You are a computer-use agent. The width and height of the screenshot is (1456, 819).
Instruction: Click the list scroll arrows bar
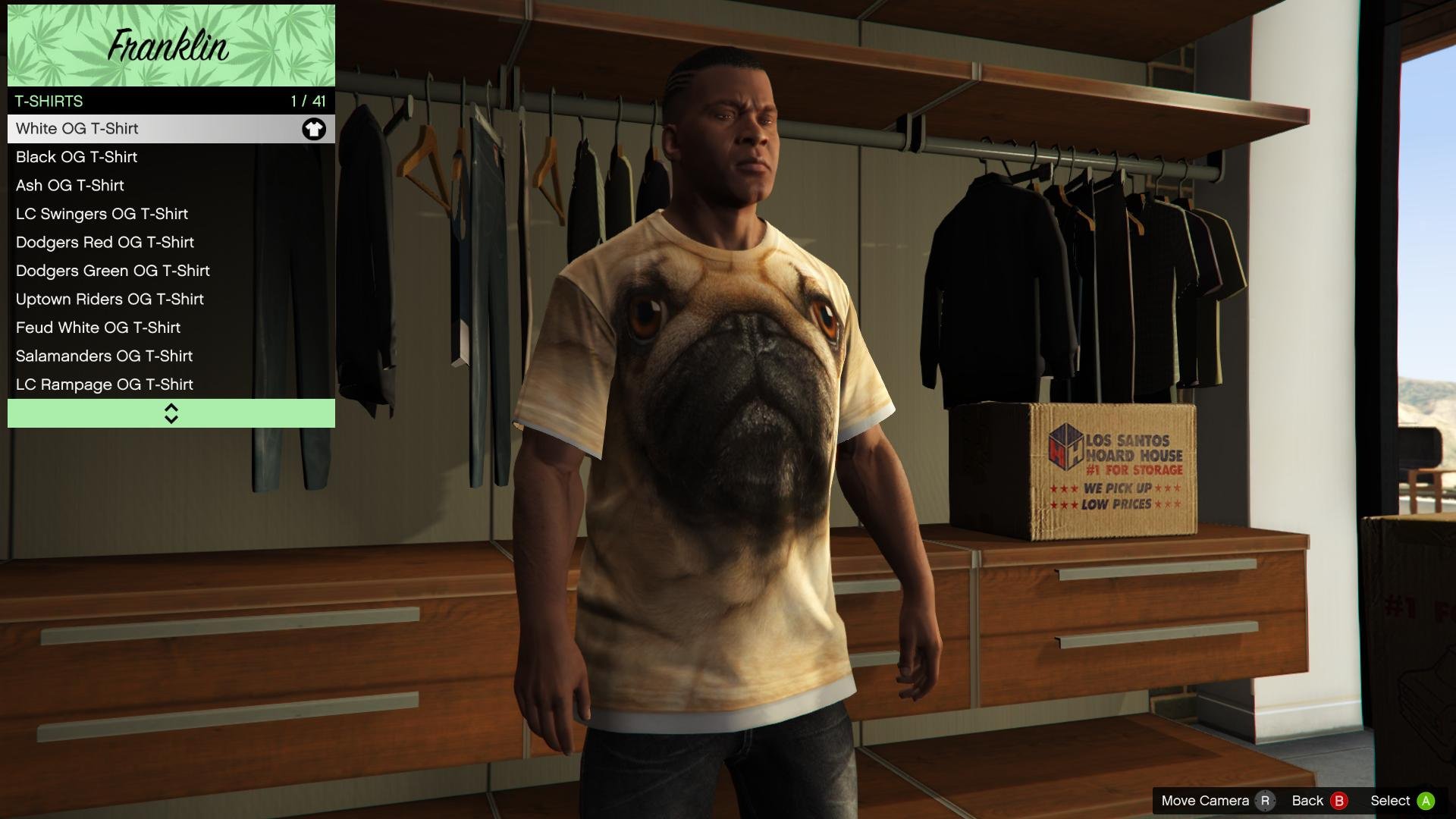pyautogui.click(x=171, y=413)
